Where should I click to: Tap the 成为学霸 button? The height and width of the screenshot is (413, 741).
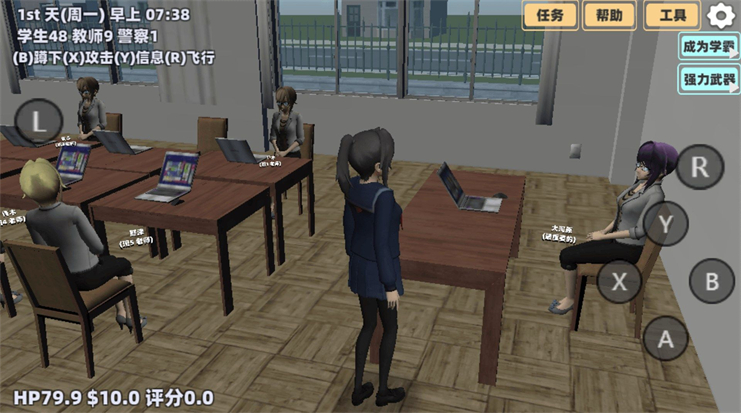coord(708,46)
